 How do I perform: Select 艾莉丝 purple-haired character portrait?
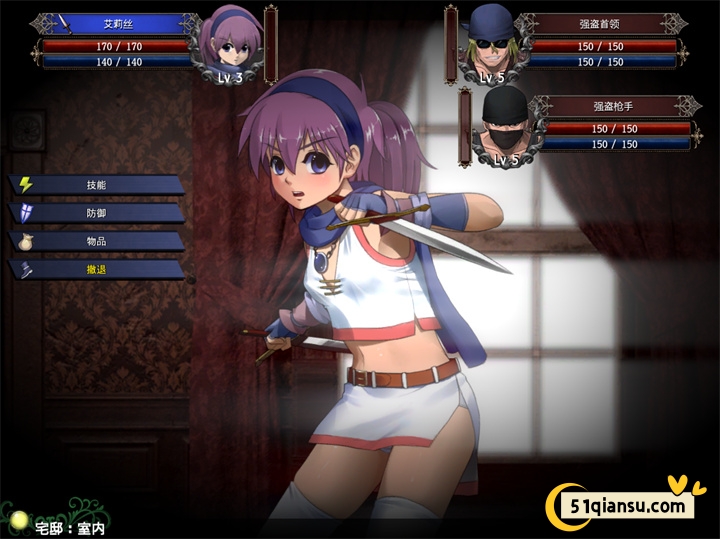(x=229, y=46)
